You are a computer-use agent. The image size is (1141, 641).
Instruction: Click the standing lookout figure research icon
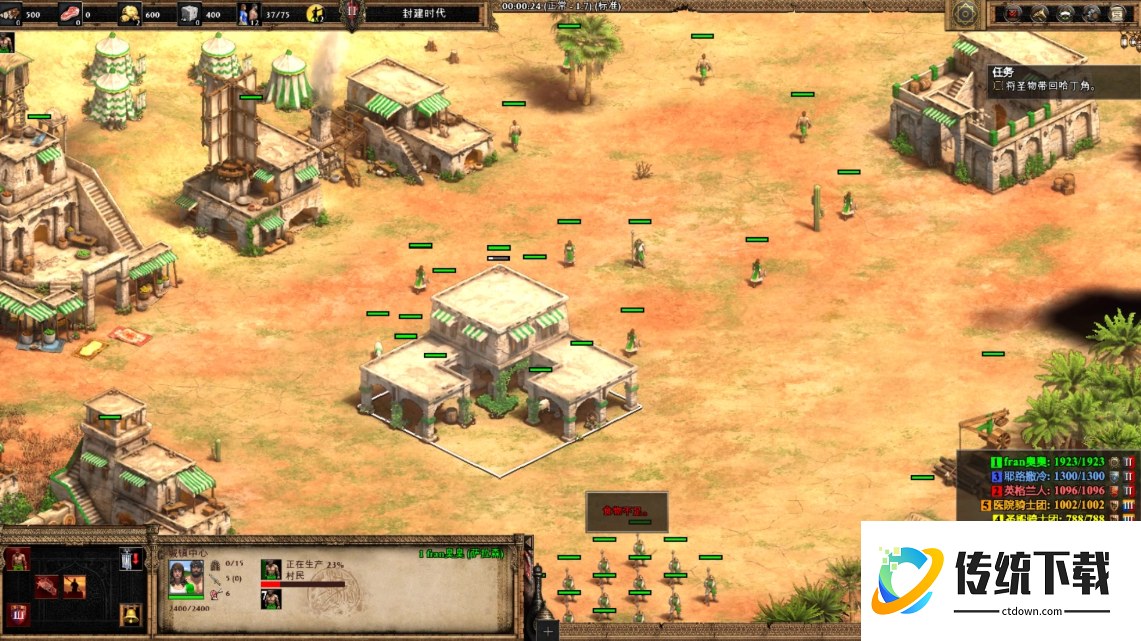pyautogui.click(x=74, y=587)
